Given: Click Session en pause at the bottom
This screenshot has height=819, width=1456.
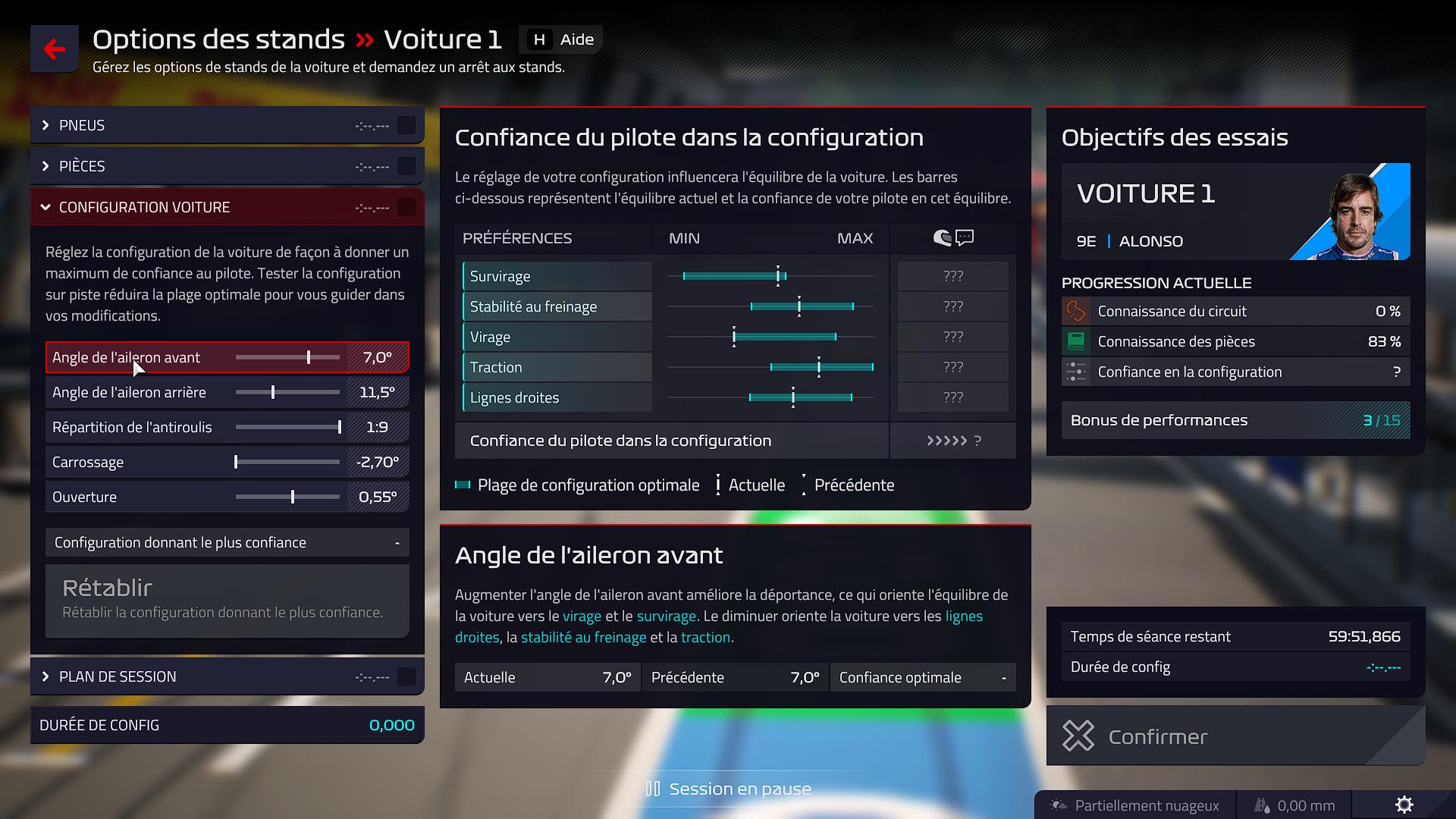Looking at the screenshot, I should [728, 788].
